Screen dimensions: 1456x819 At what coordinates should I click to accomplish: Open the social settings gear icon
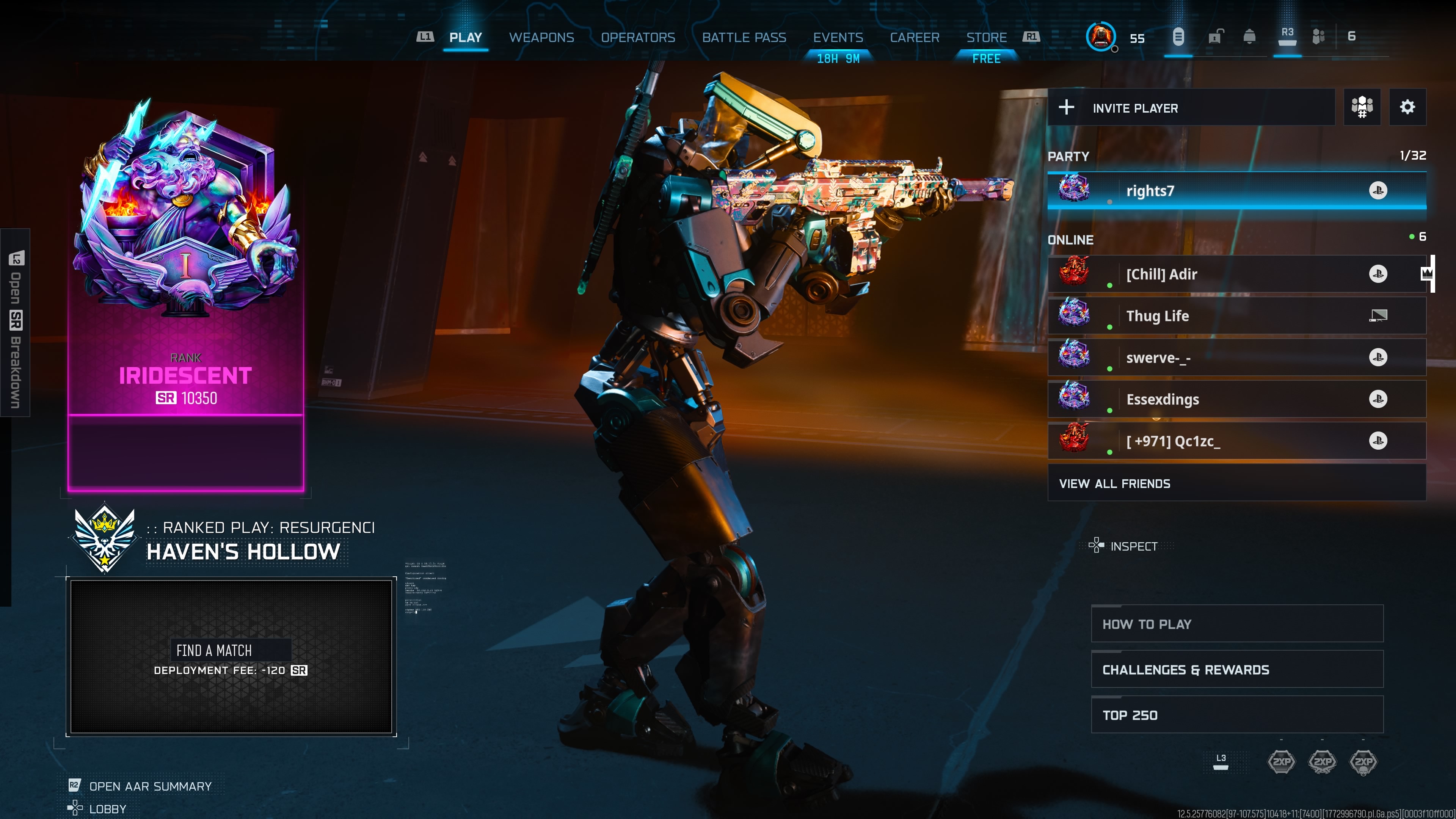point(1407,107)
